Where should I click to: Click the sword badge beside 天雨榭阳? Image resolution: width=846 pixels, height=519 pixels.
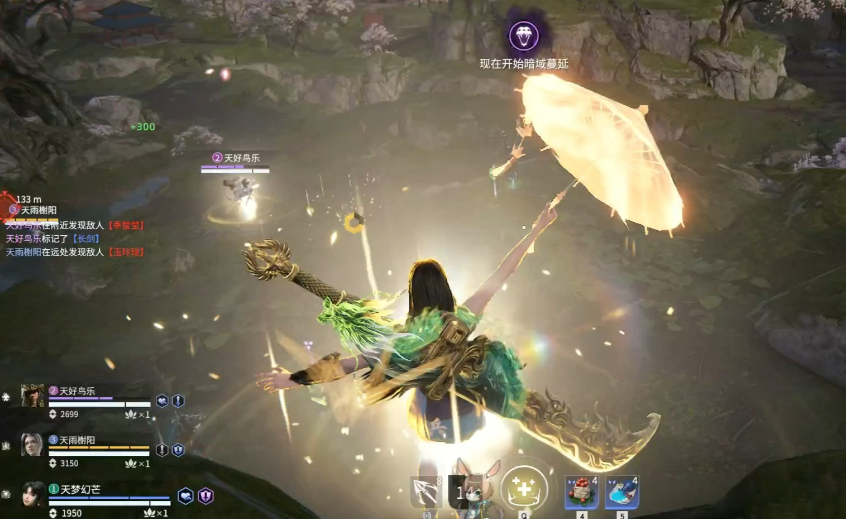162,450
